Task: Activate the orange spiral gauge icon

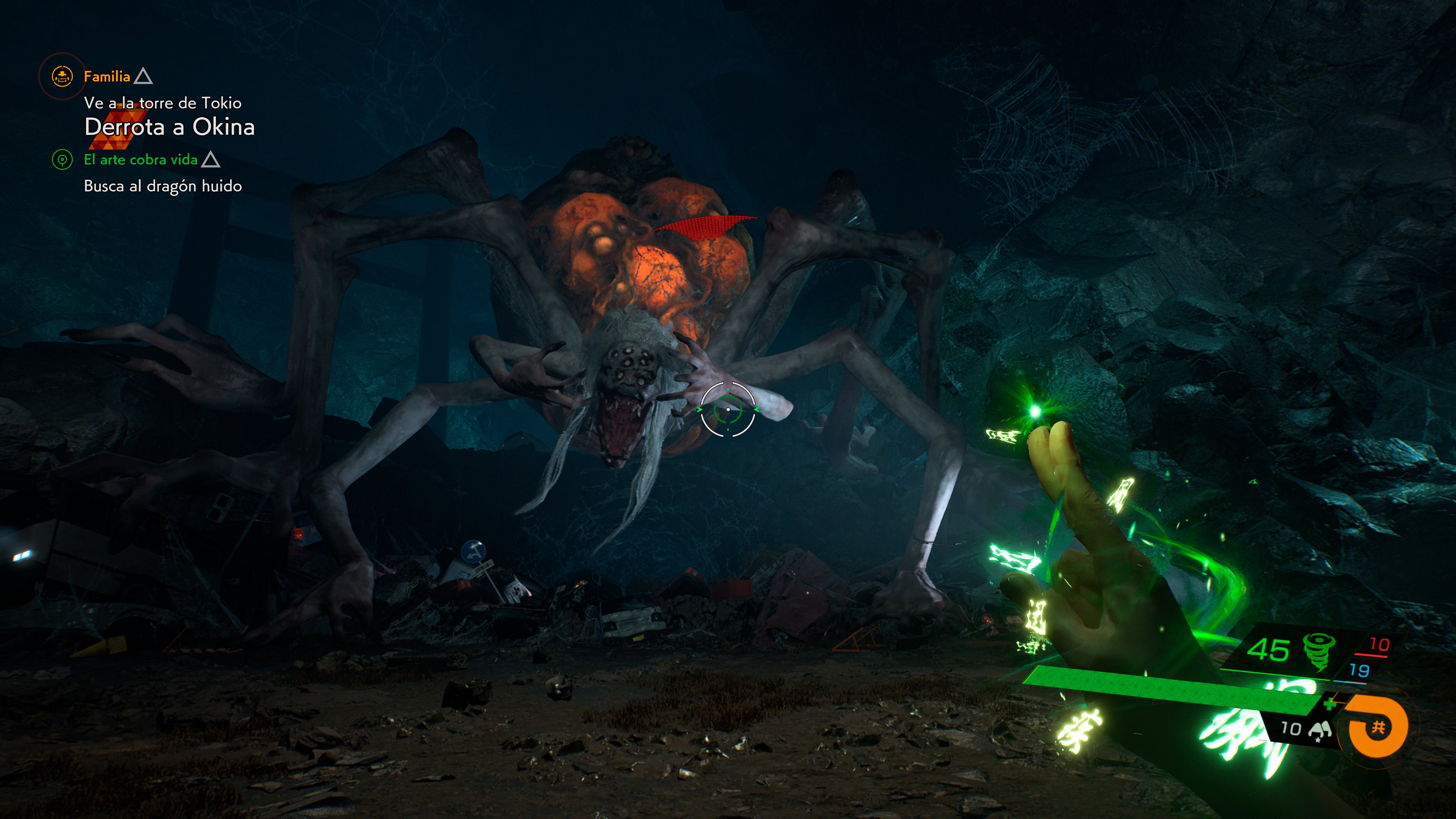Action: [1377, 727]
